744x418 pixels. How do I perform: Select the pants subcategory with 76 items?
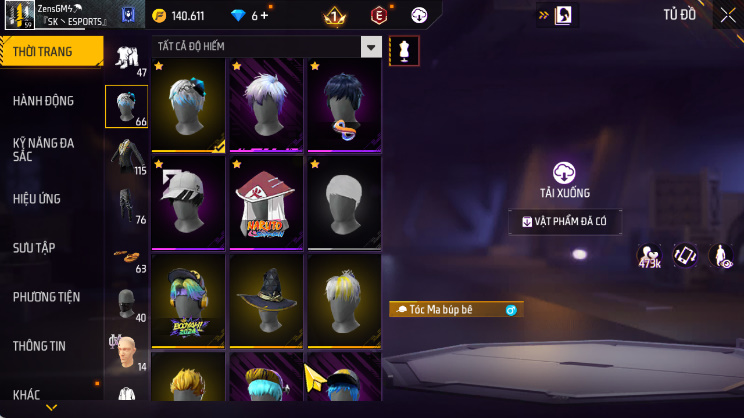pyautogui.click(x=127, y=205)
